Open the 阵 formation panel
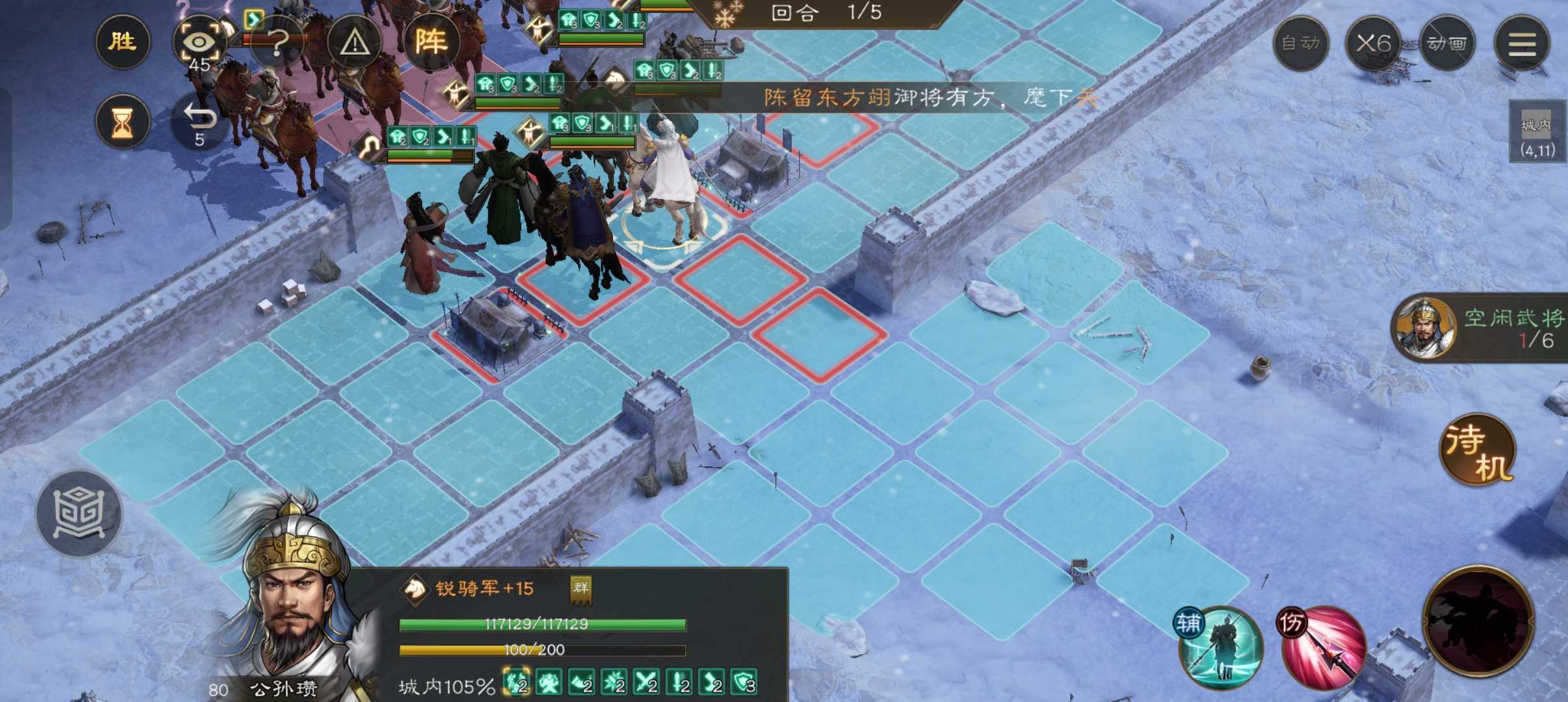This screenshot has width=1568, height=702. click(x=434, y=41)
